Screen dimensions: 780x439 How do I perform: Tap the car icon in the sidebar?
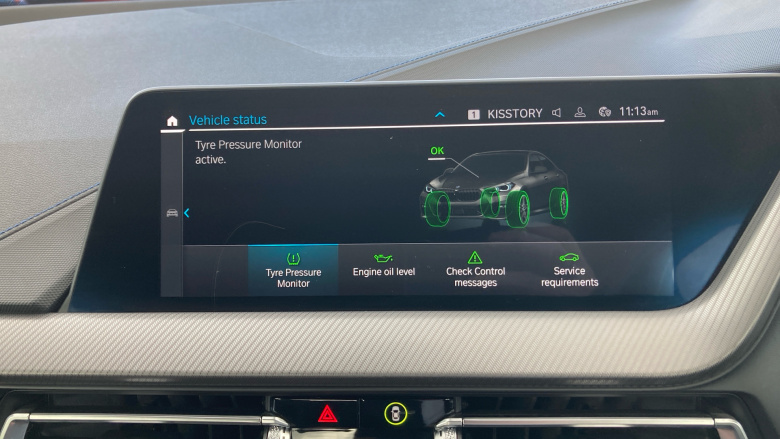click(172, 213)
